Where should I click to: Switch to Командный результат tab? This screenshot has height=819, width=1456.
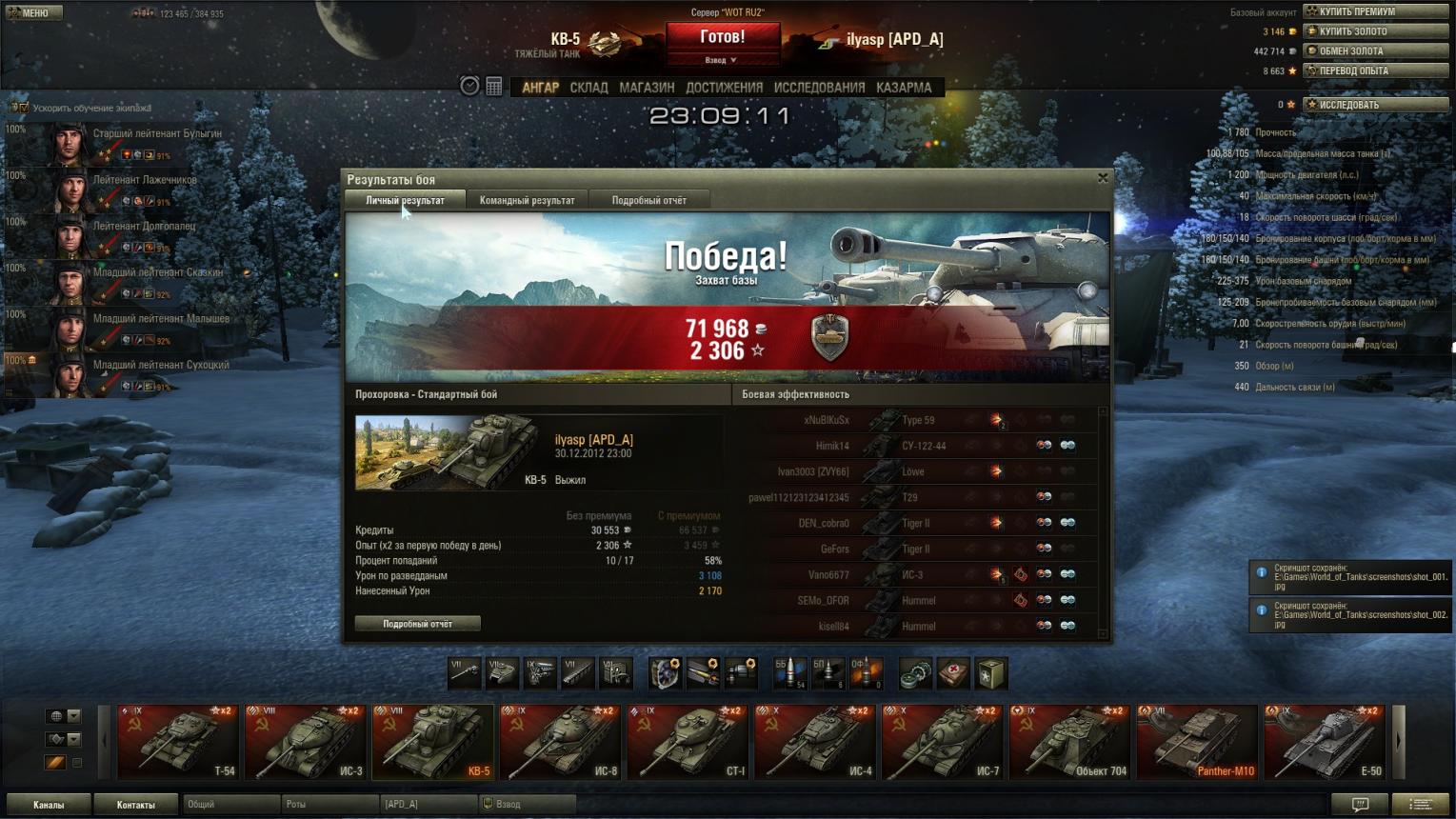527,200
